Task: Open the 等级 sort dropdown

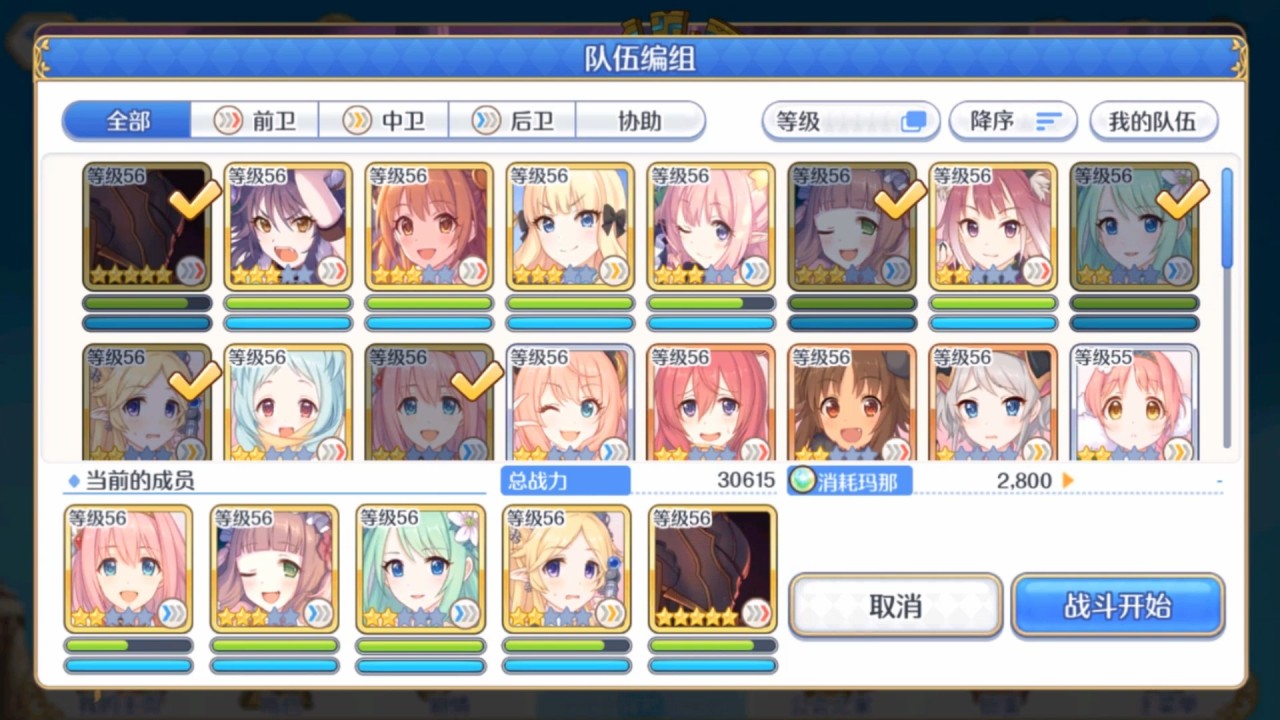Action: coord(850,121)
